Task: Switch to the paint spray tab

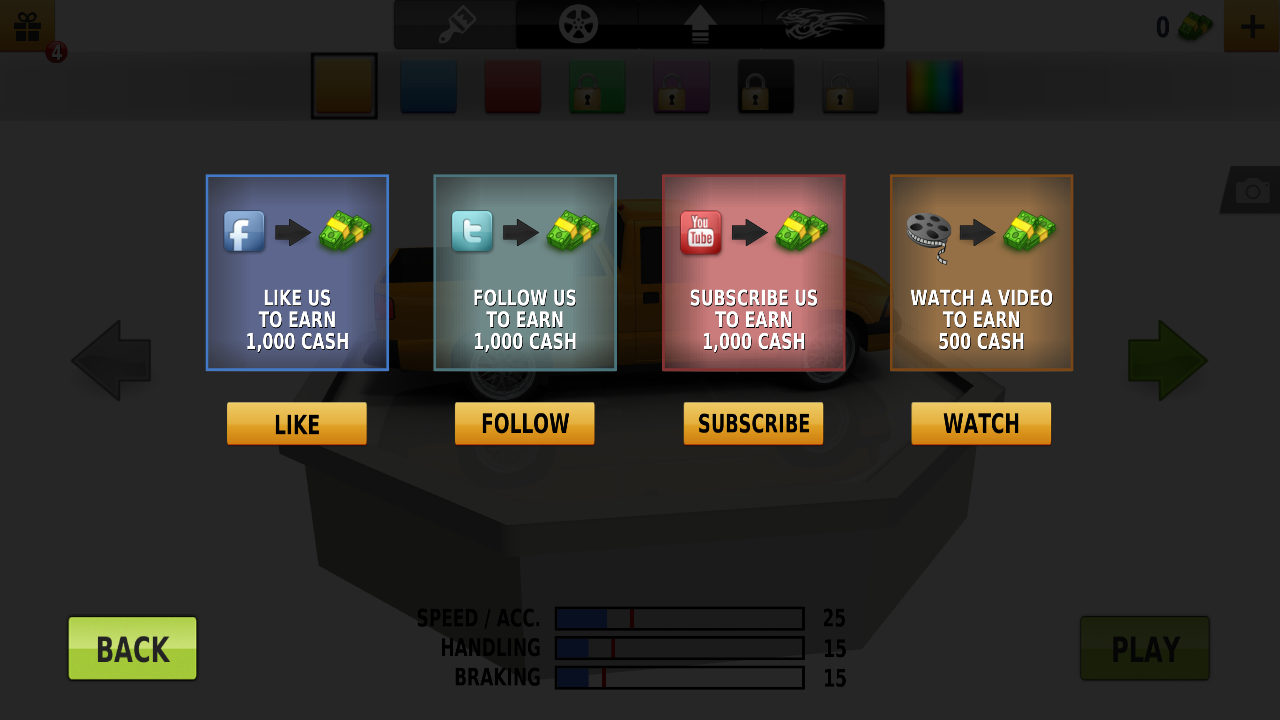Action: tap(456, 25)
